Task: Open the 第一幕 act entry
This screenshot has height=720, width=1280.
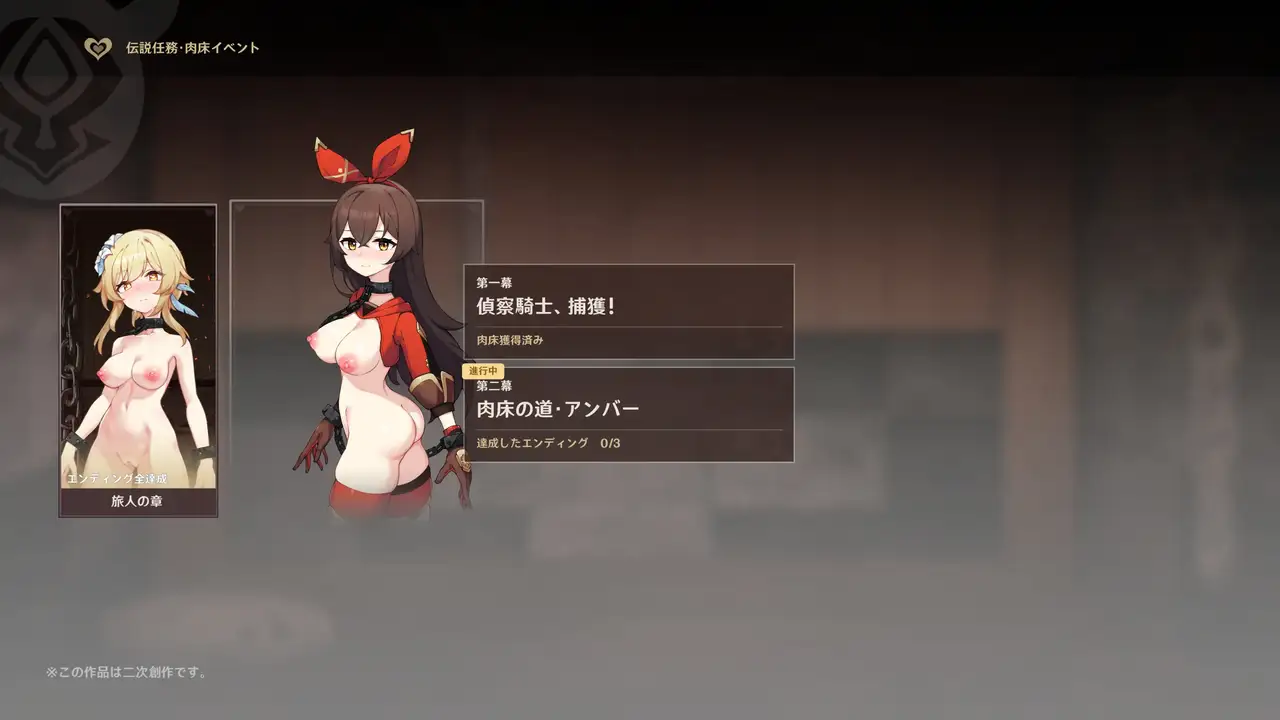Action: click(x=629, y=311)
